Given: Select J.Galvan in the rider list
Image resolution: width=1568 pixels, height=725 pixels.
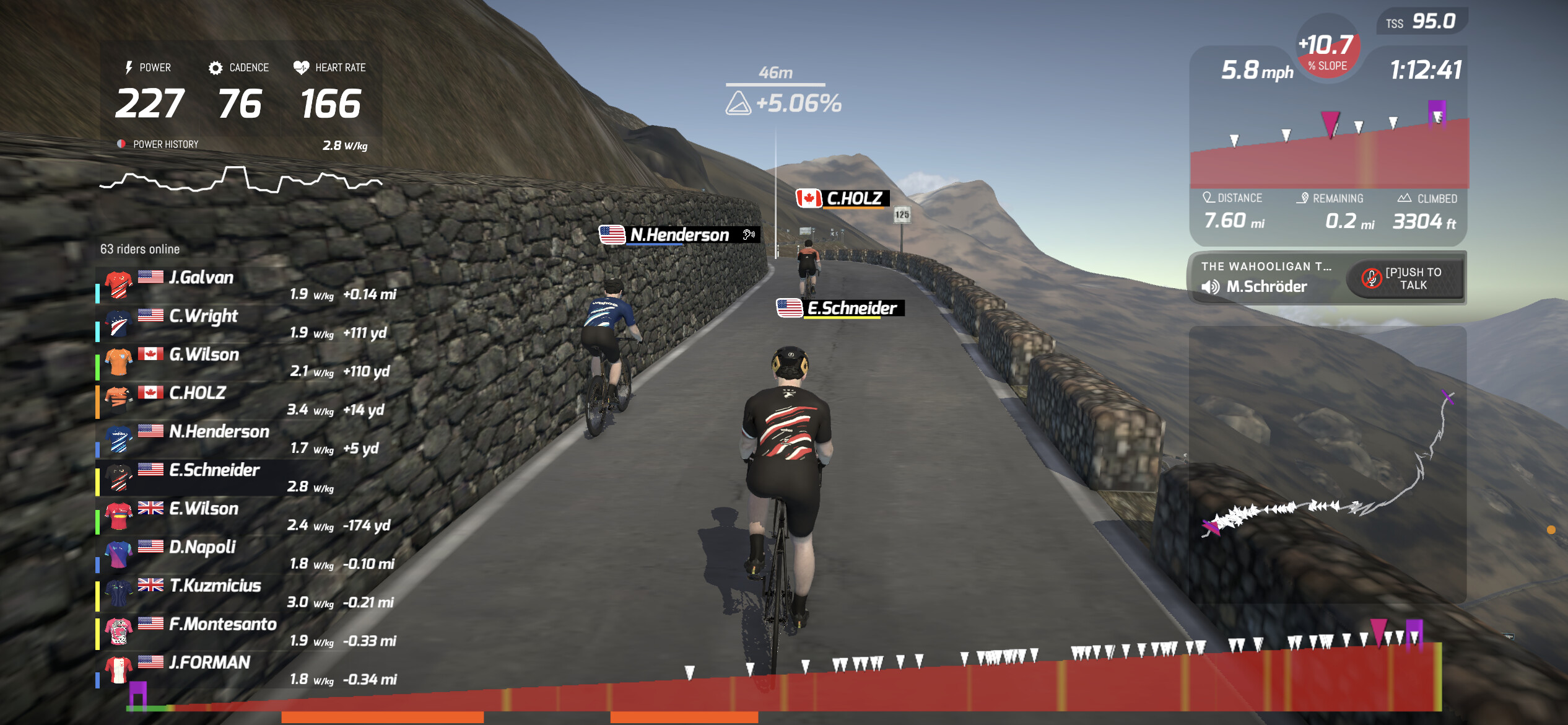Looking at the screenshot, I should point(248,285).
